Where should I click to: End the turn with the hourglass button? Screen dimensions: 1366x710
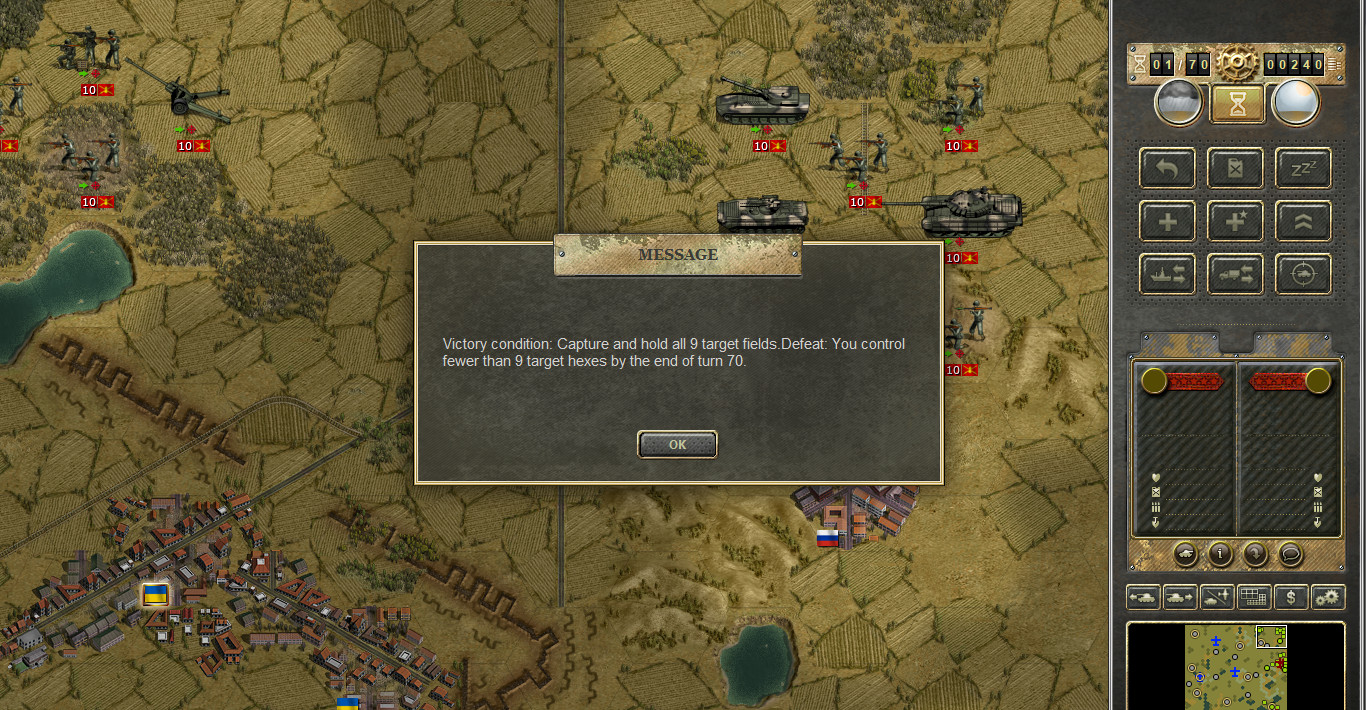click(x=1237, y=103)
